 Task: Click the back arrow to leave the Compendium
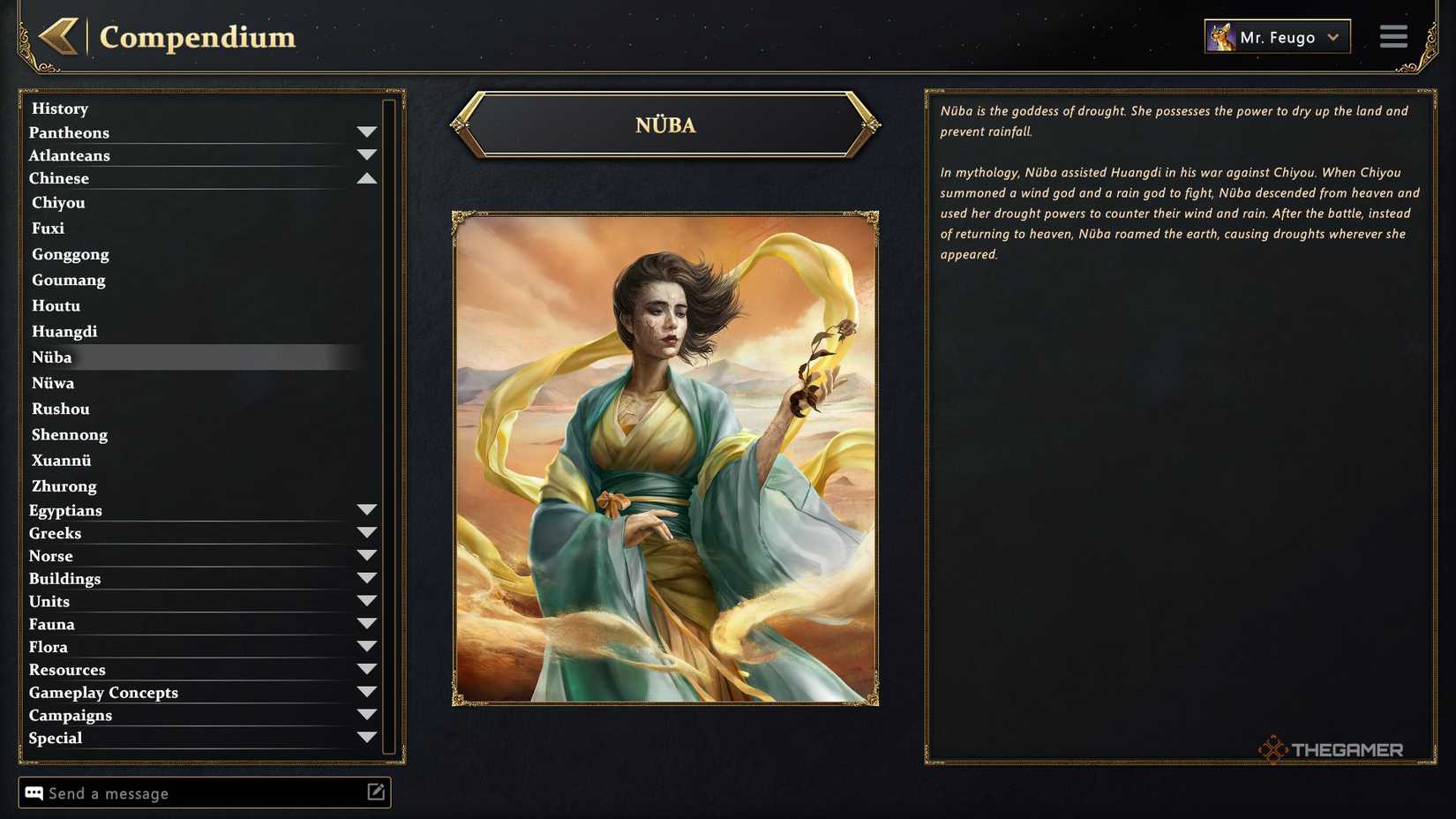click(58, 37)
